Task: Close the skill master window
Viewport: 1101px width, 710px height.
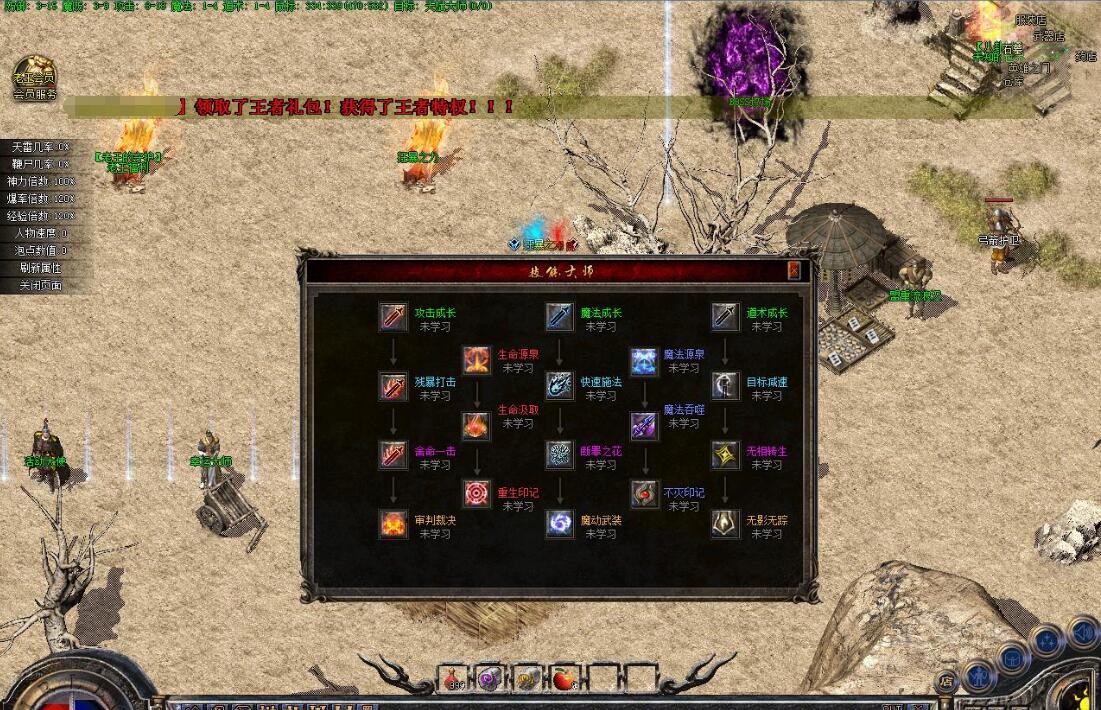Action: 794,270
